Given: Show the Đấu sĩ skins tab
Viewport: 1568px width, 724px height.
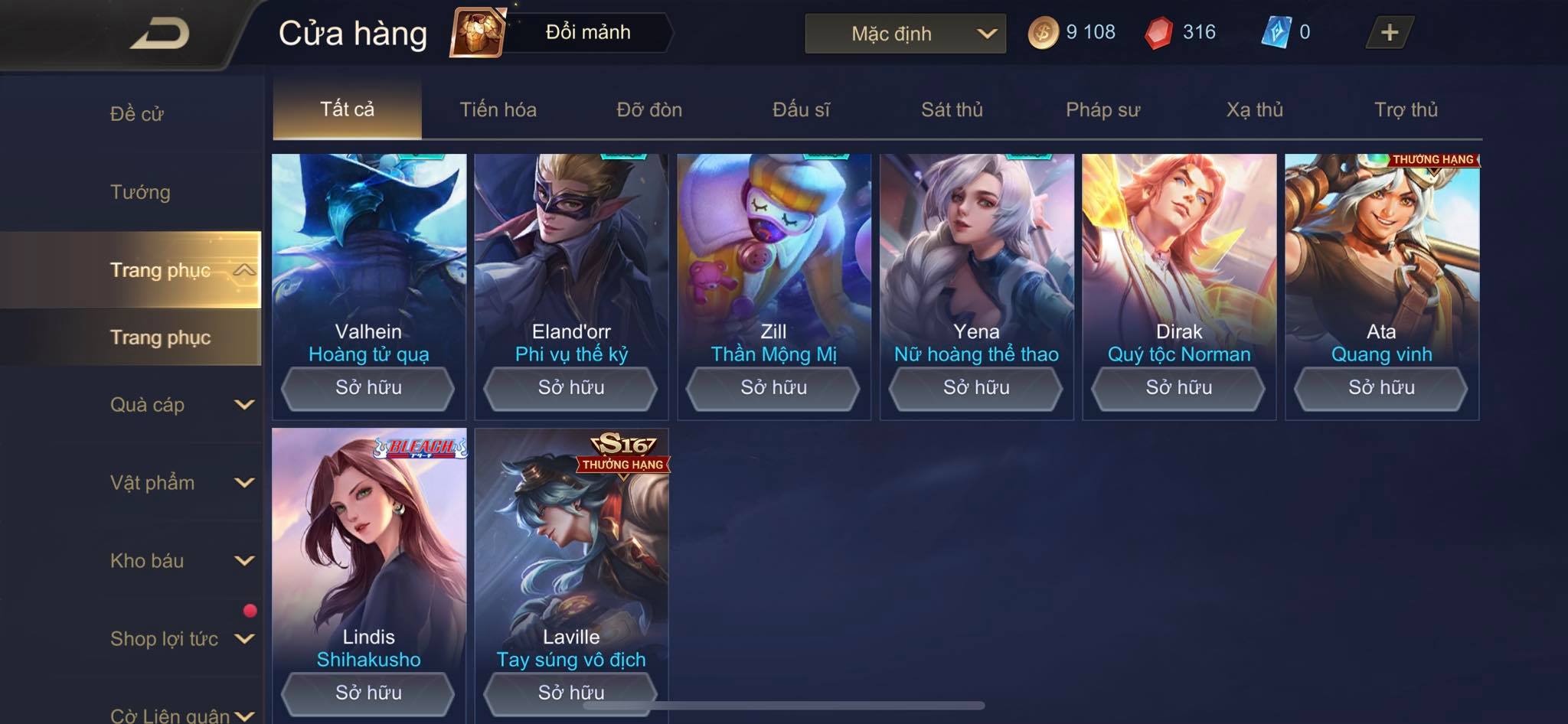Looking at the screenshot, I should coord(801,109).
